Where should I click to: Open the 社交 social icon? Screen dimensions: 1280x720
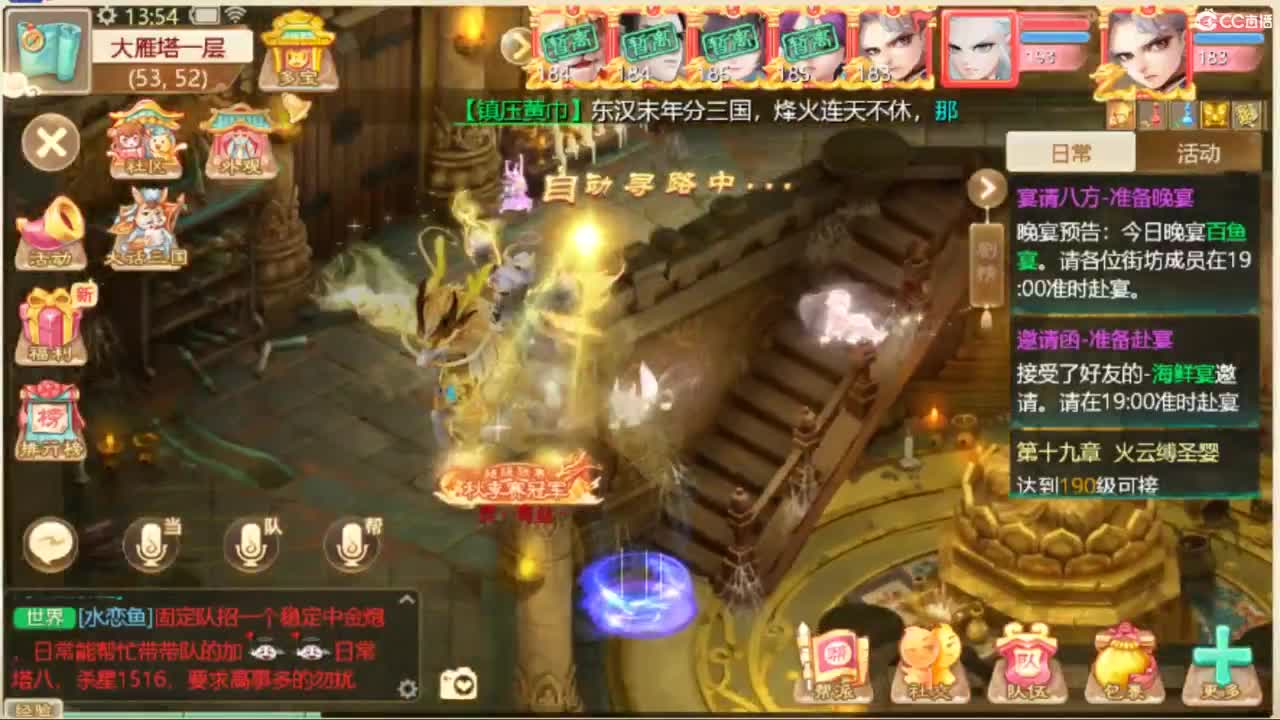pos(928,660)
